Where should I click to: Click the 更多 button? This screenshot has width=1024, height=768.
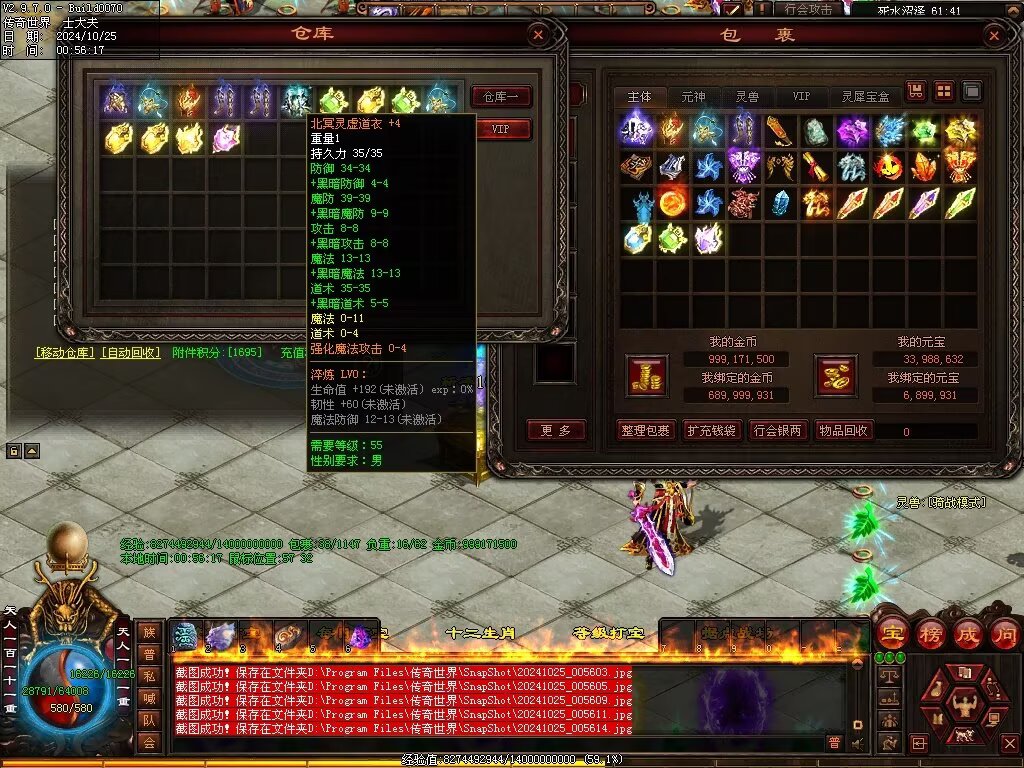(556, 431)
